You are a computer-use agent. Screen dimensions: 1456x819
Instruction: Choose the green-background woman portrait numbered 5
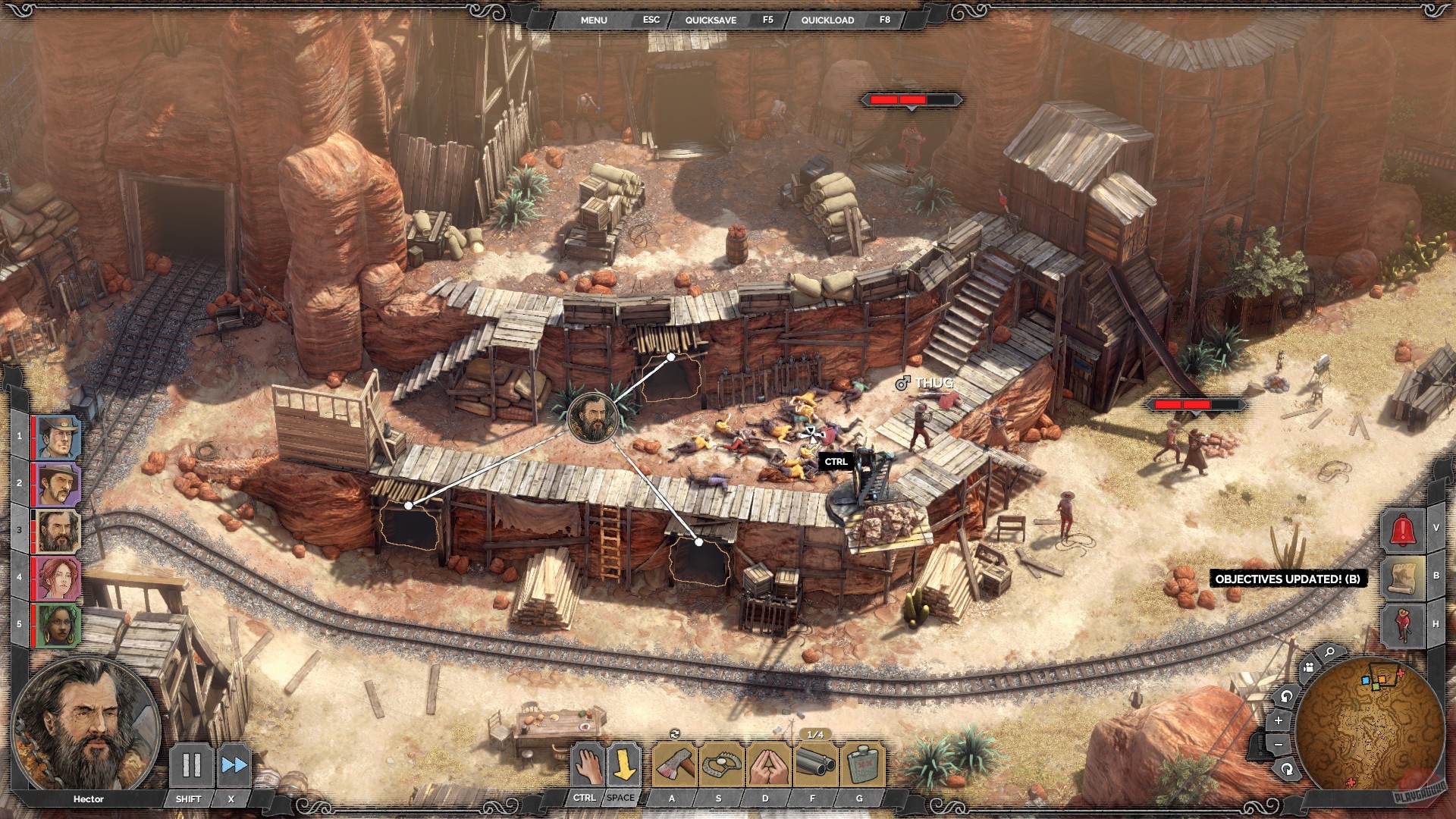[57, 625]
